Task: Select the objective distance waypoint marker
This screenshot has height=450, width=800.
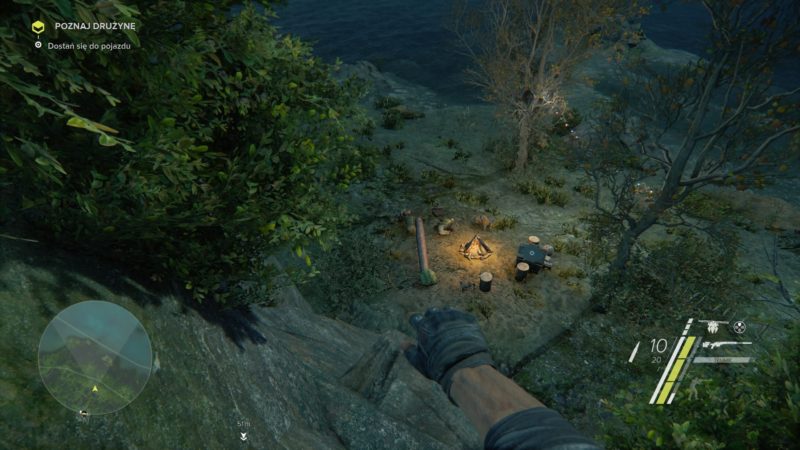Action: [243, 434]
